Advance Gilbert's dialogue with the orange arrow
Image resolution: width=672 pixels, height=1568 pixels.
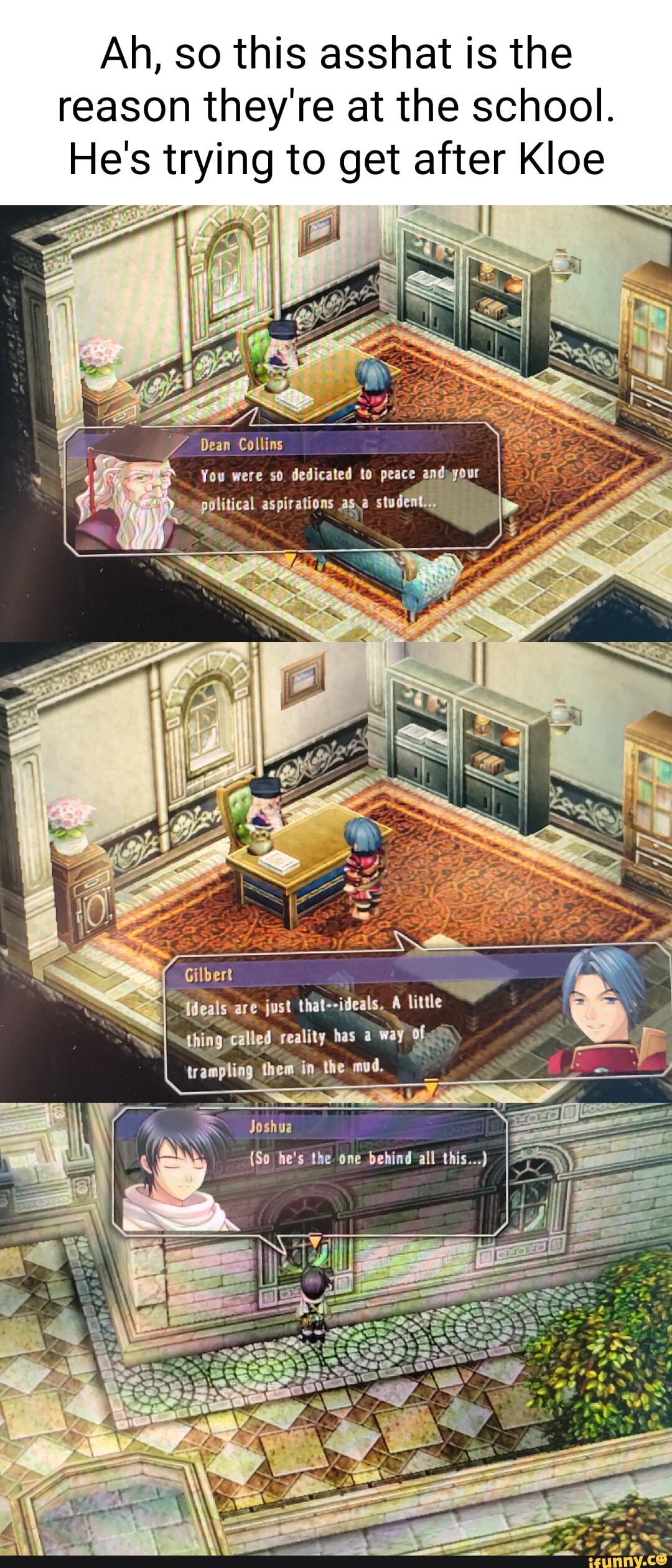tap(431, 1086)
